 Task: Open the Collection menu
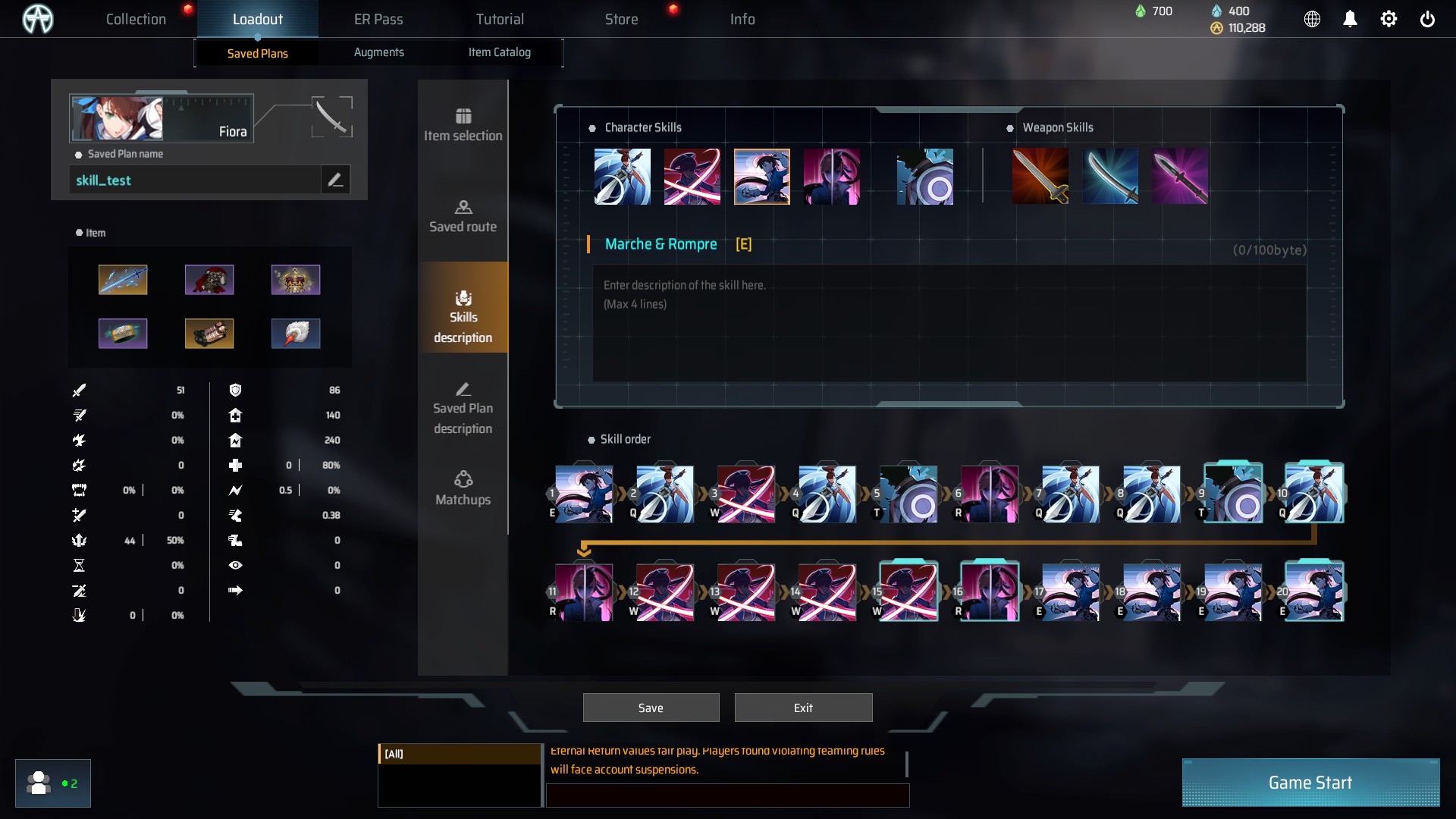pos(136,19)
